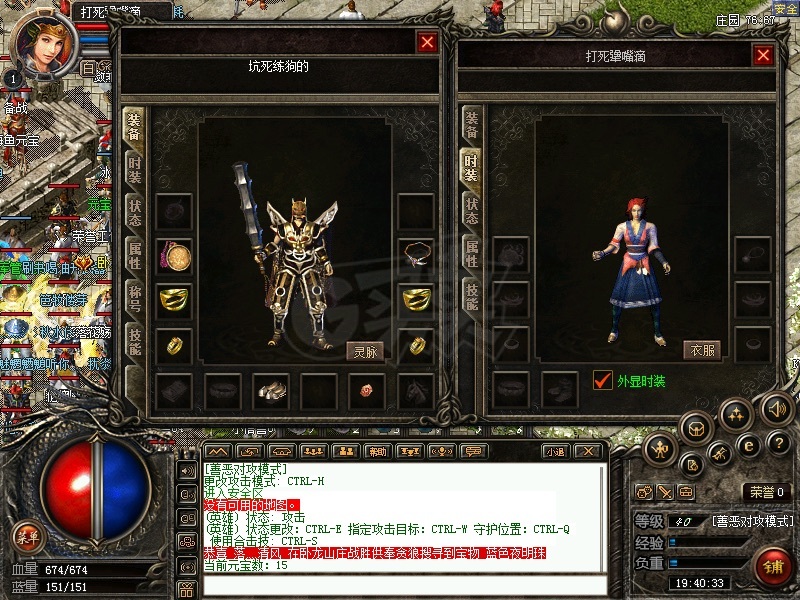The width and height of the screenshot is (800, 600).
Task: Toggle the 外显时装 checkbox
Action: click(x=602, y=380)
